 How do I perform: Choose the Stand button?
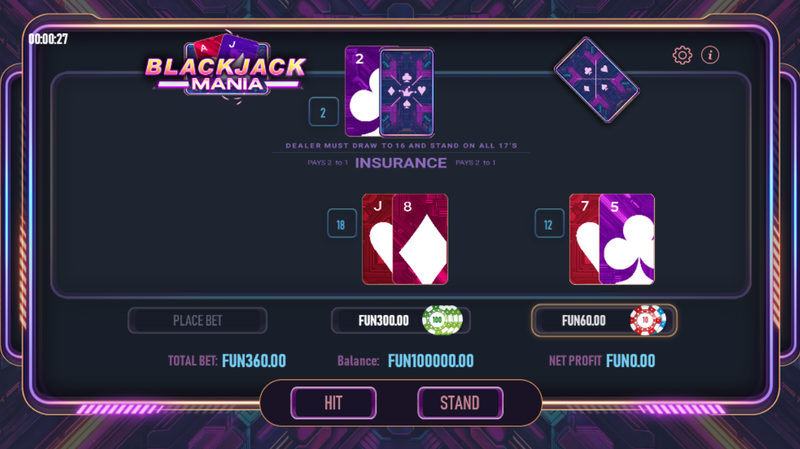click(460, 403)
